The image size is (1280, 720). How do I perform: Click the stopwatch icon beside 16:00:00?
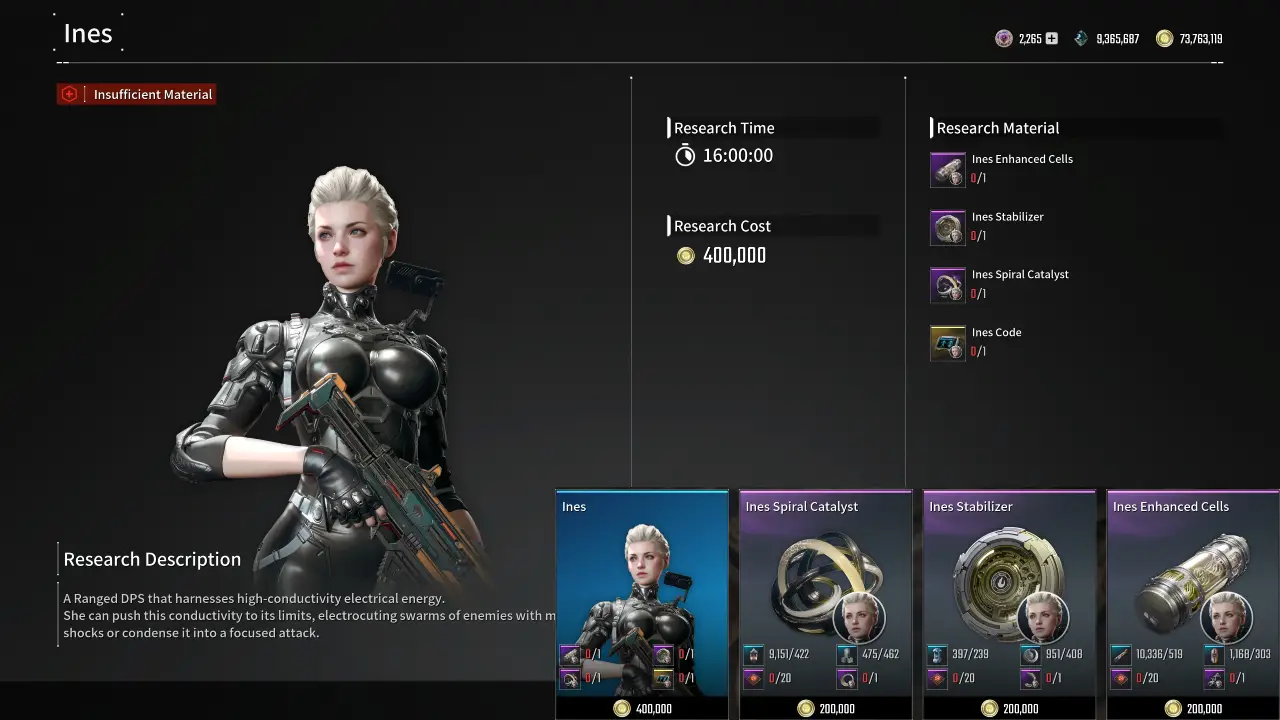(685, 155)
